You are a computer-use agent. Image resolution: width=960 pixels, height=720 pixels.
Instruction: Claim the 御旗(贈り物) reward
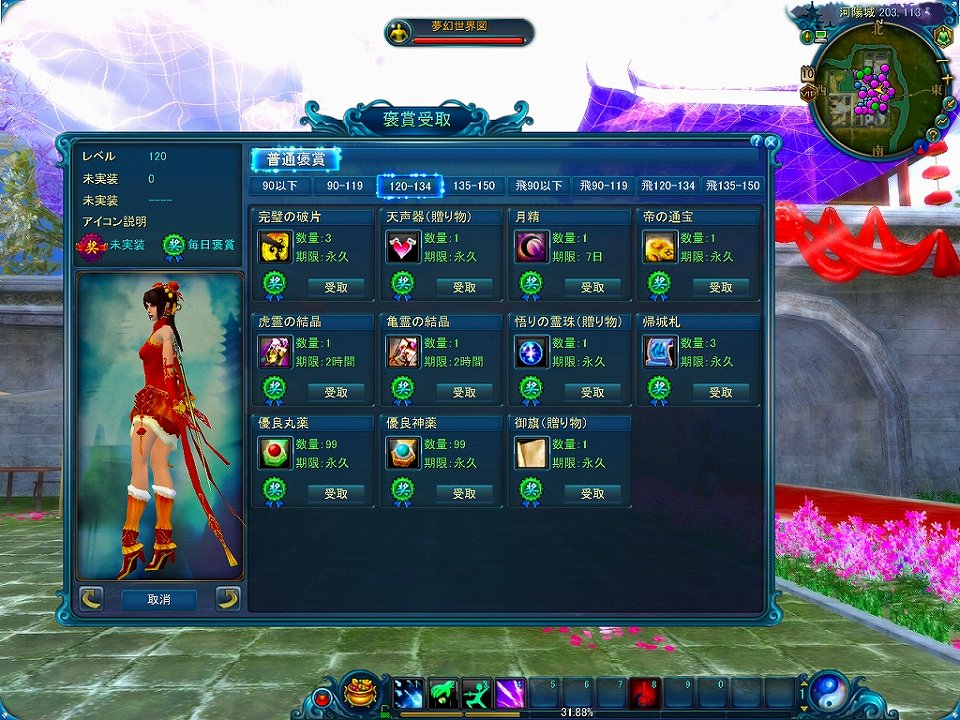pyautogui.click(x=593, y=493)
